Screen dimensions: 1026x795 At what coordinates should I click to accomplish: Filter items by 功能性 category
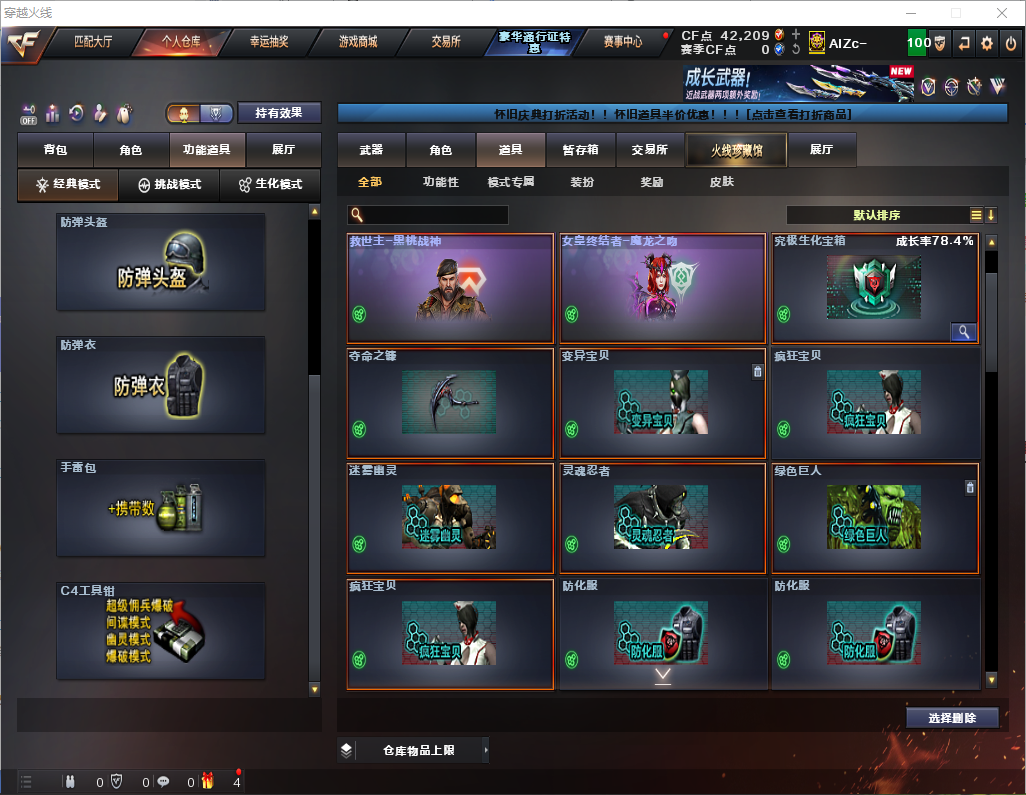pyautogui.click(x=440, y=182)
